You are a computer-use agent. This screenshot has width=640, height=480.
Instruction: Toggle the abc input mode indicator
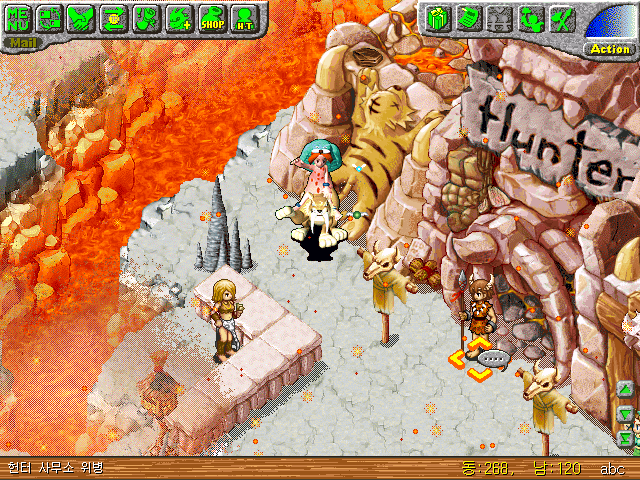coord(612,468)
